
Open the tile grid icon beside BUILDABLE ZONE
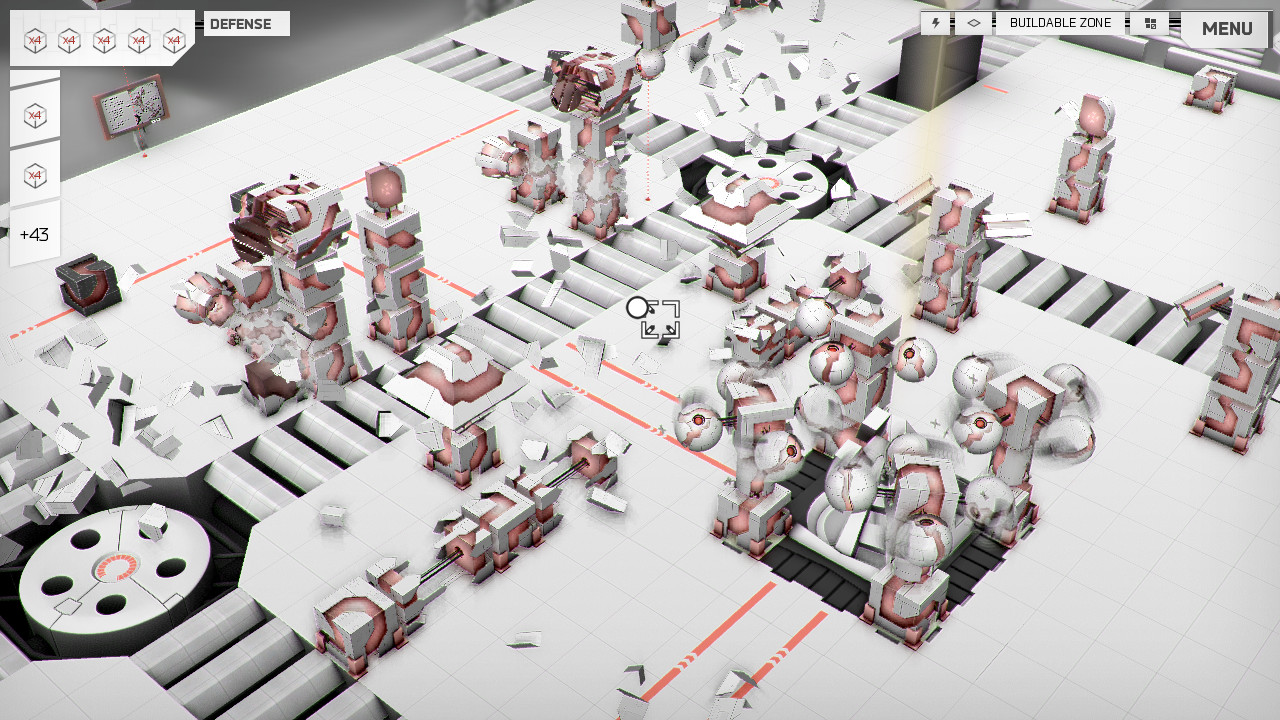1149,22
